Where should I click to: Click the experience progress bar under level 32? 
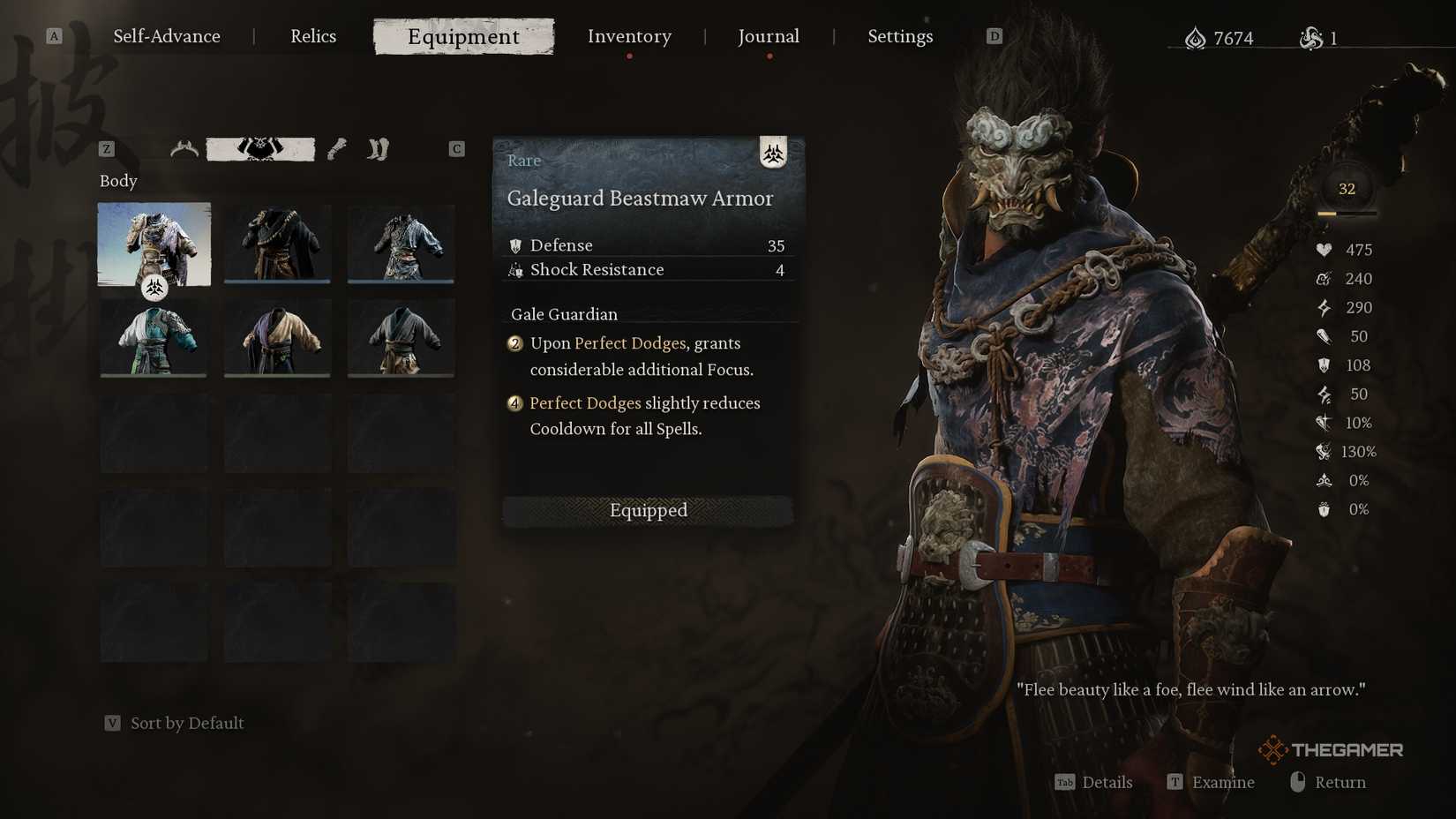tap(1345, 213)
